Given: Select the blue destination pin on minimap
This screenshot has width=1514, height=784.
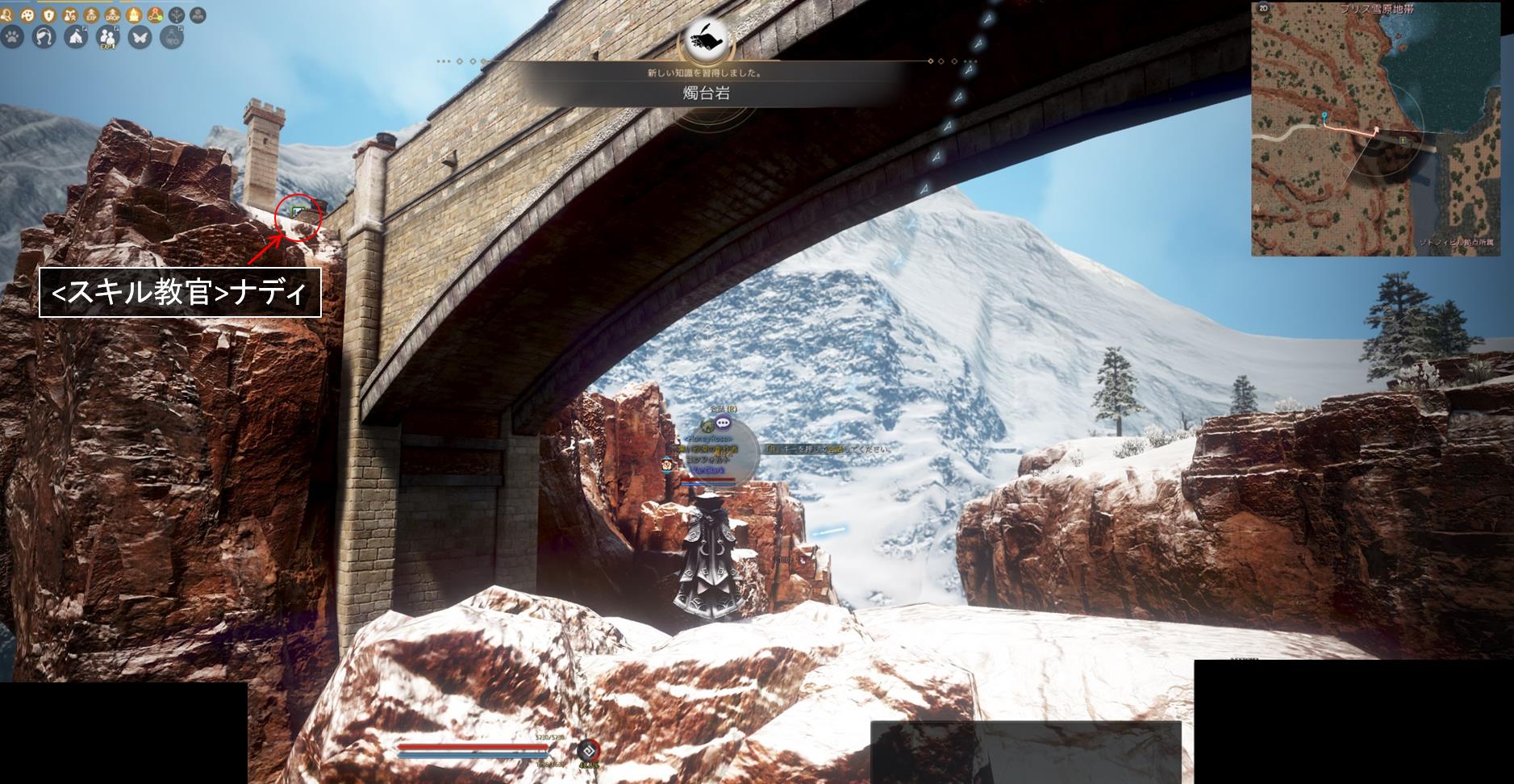Looking at the screenshot, I should 1324,119.
